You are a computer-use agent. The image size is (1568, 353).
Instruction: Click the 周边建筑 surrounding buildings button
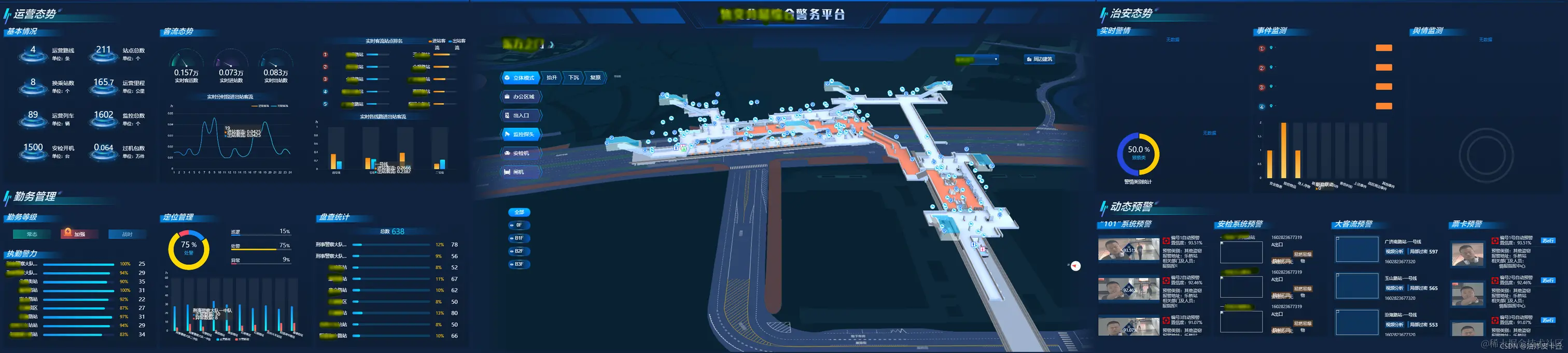click(x=1039, y=59)
